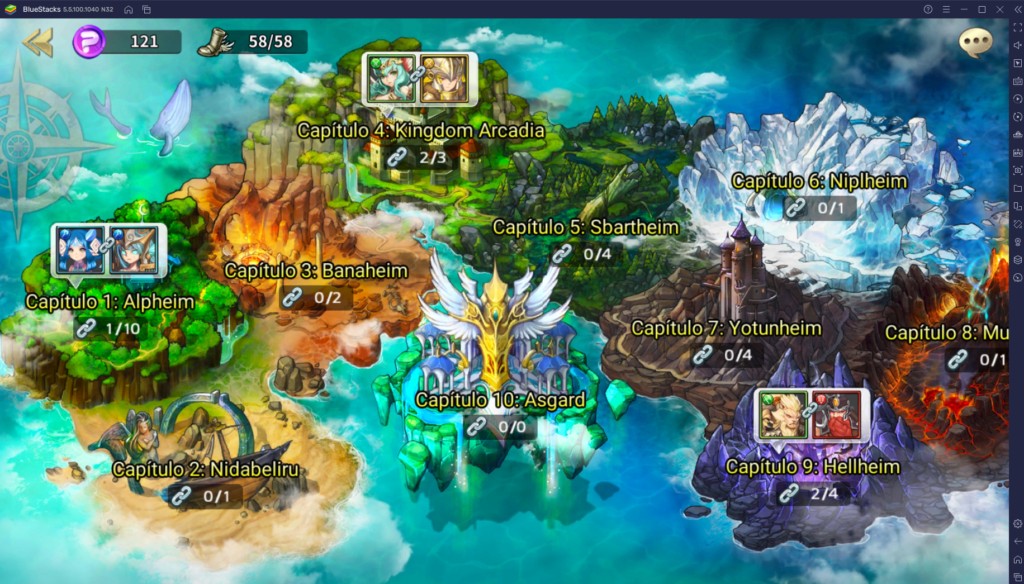
Task: Choose Capítulo 2: Nidabeliru on the map
Action: pyautogui.click(x=205, y=469)
